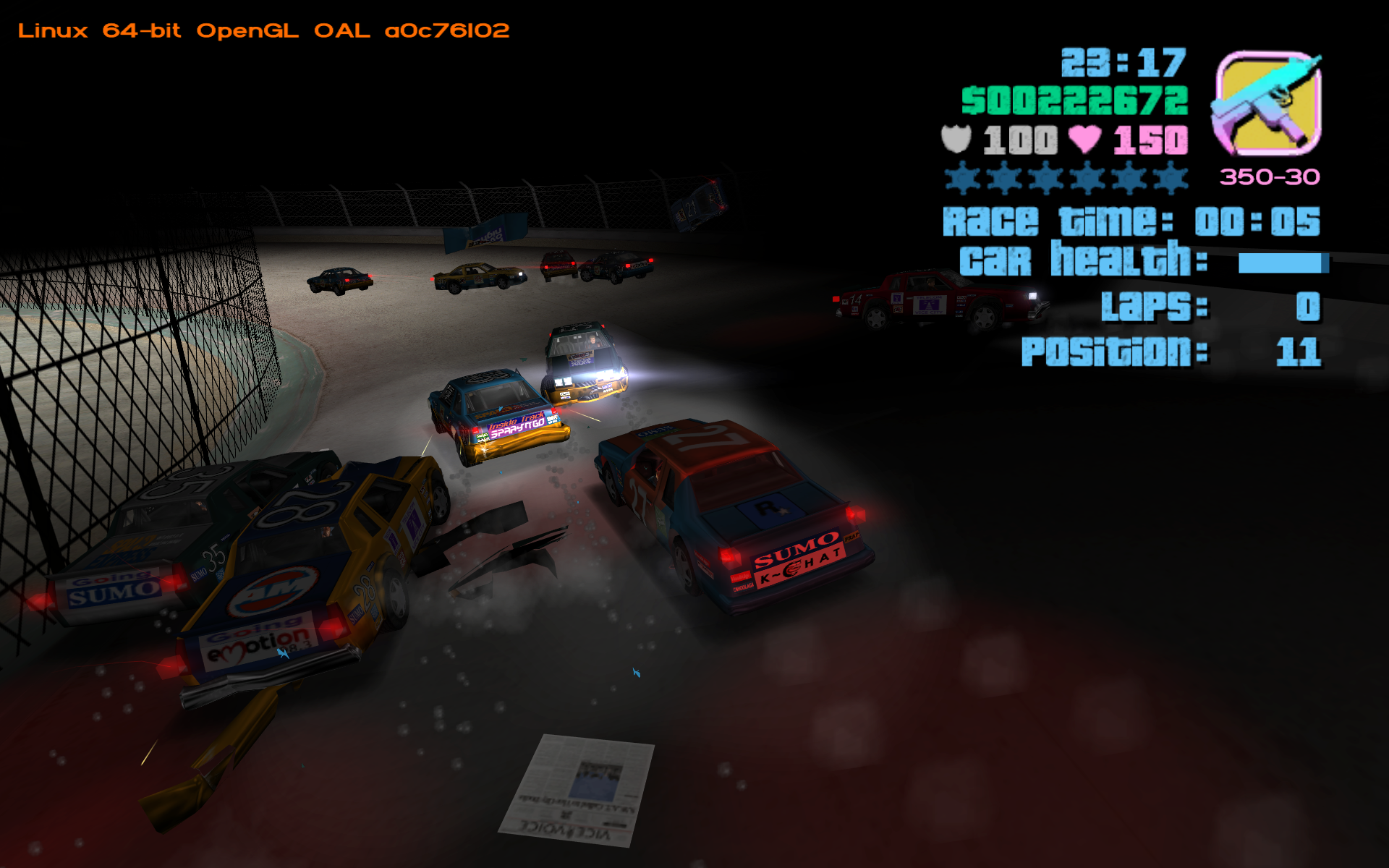Click the Linux 64-bit OpenGL build label
The image size is (1389, 868).
point(264,30)
